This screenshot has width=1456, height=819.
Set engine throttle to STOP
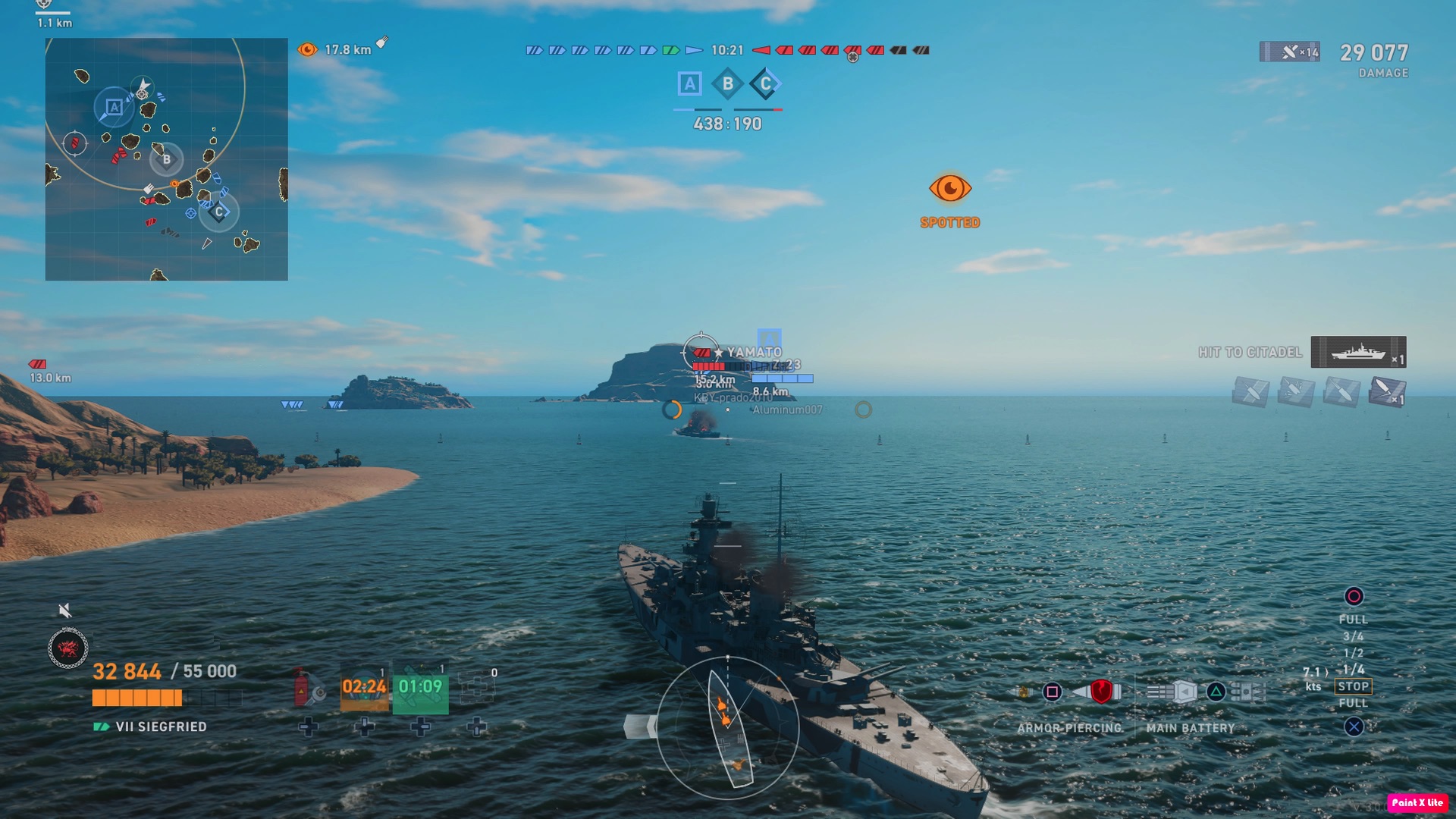pos(1354,686)
